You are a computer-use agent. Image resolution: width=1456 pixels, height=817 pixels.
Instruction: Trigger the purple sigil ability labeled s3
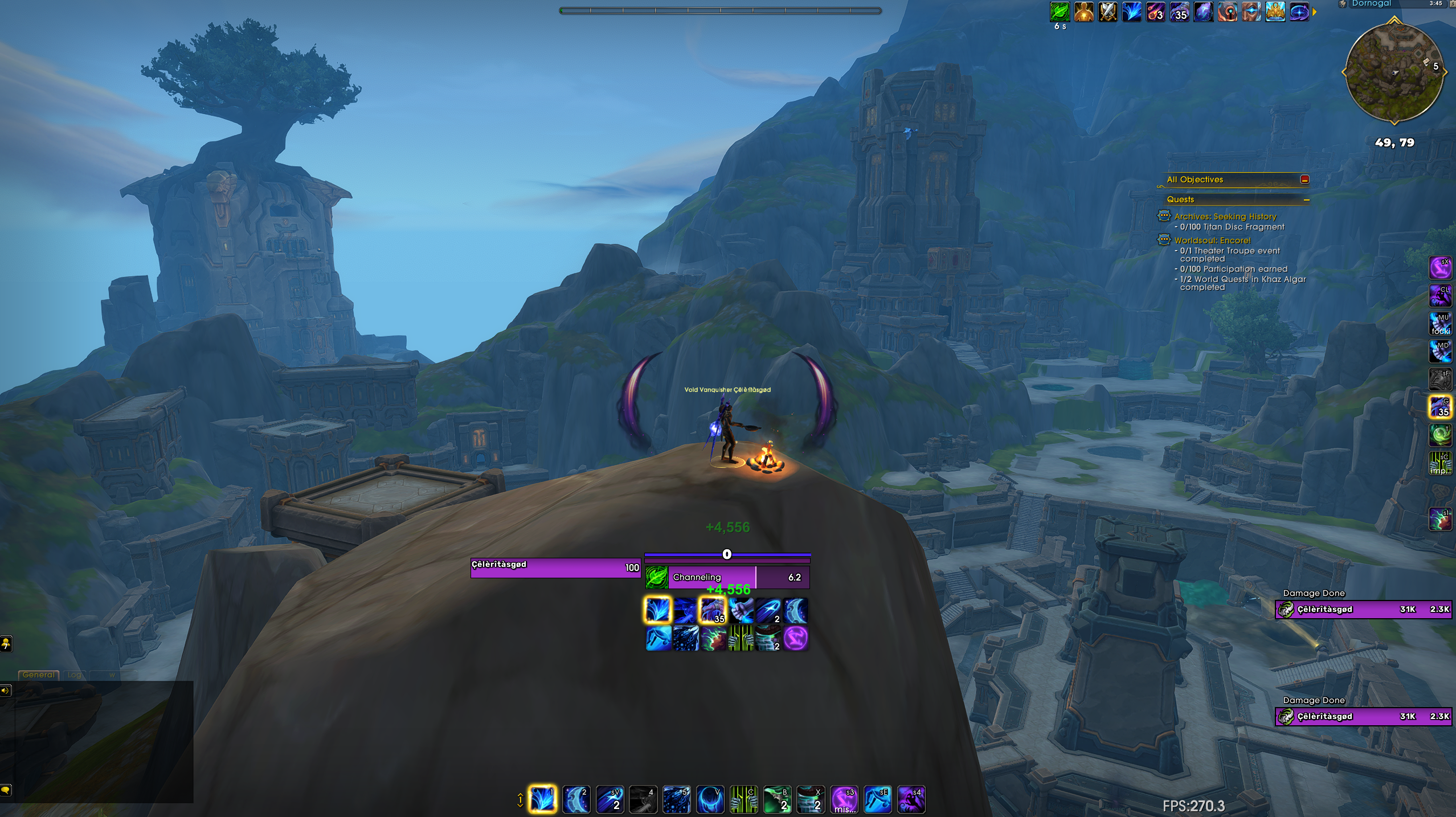coord(844,799)
